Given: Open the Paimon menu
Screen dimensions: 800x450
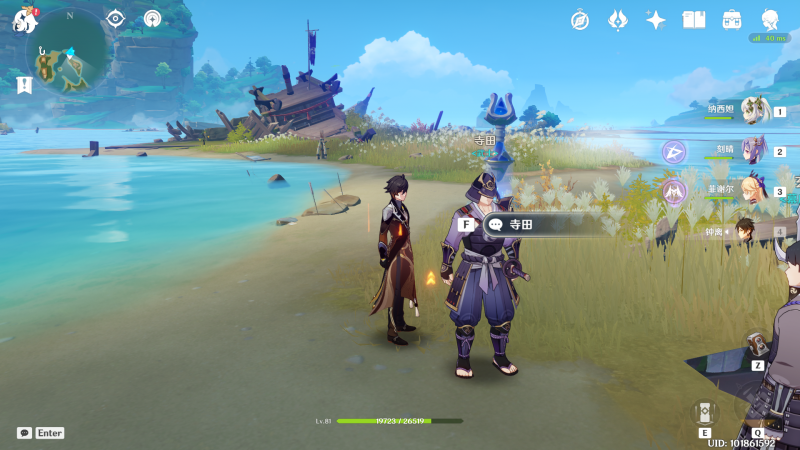Looking at the screenshot, I should [24, 20].
